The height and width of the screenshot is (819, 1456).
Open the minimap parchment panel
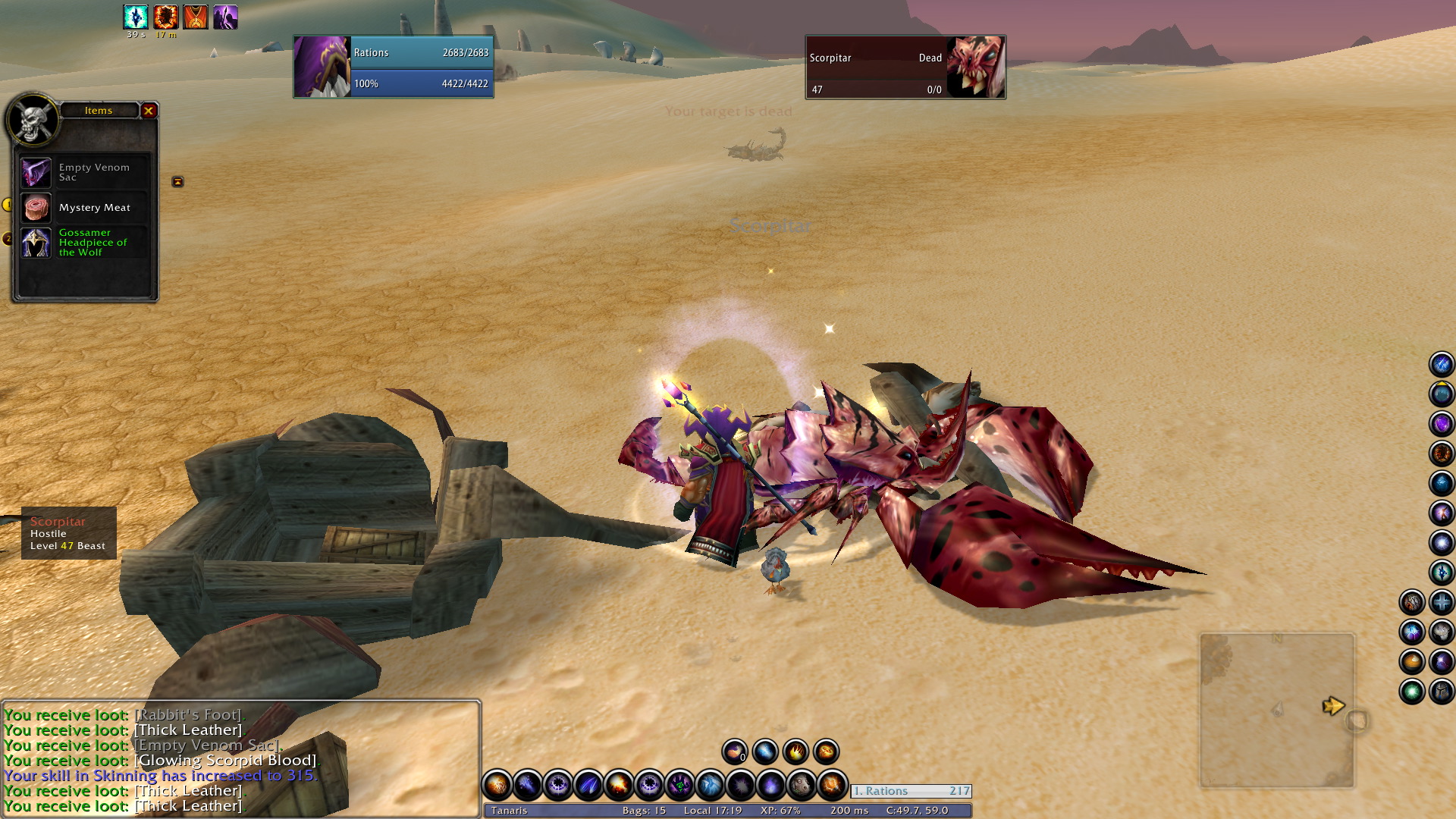coord(1276,711)
